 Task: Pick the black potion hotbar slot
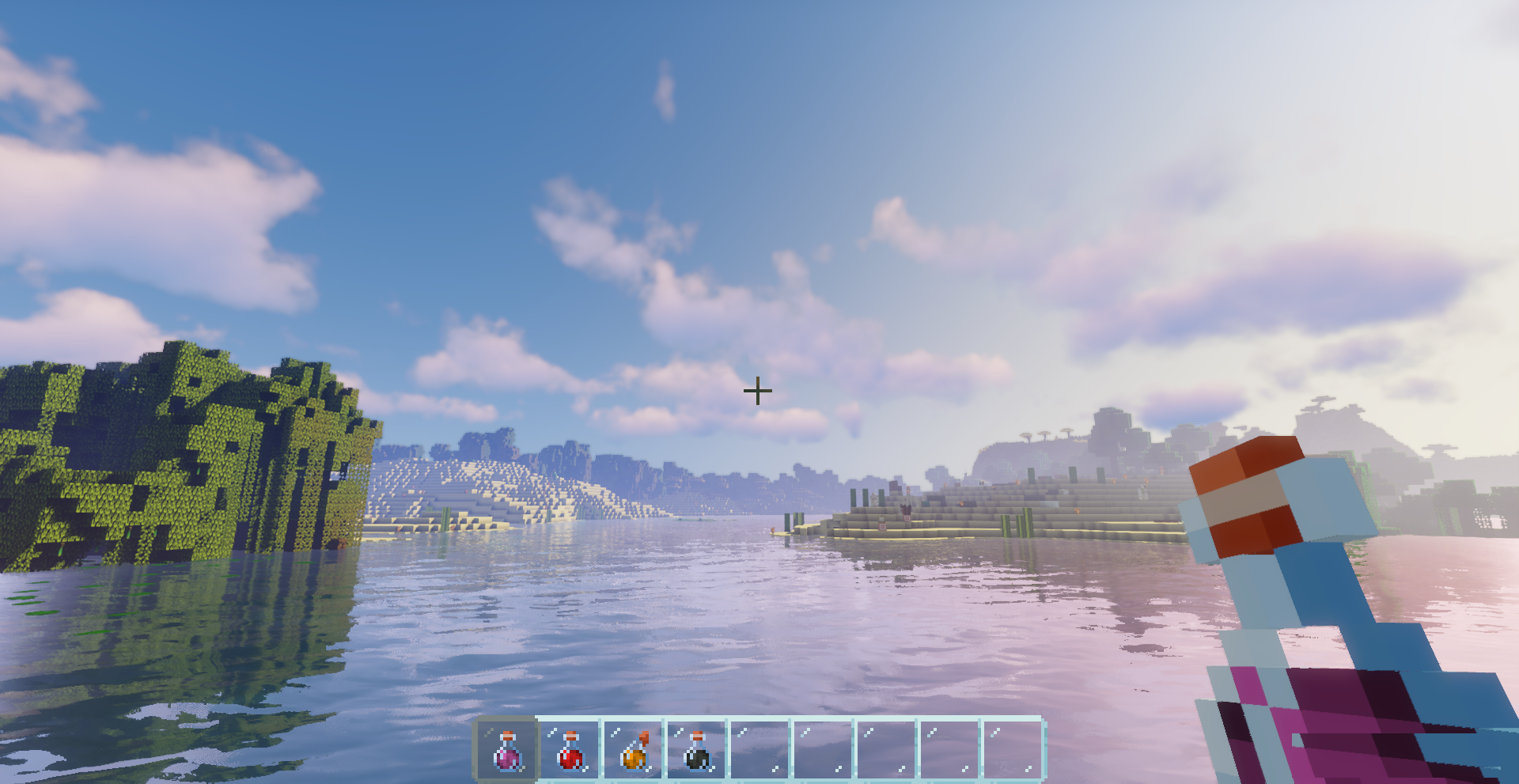pos(696,749)
